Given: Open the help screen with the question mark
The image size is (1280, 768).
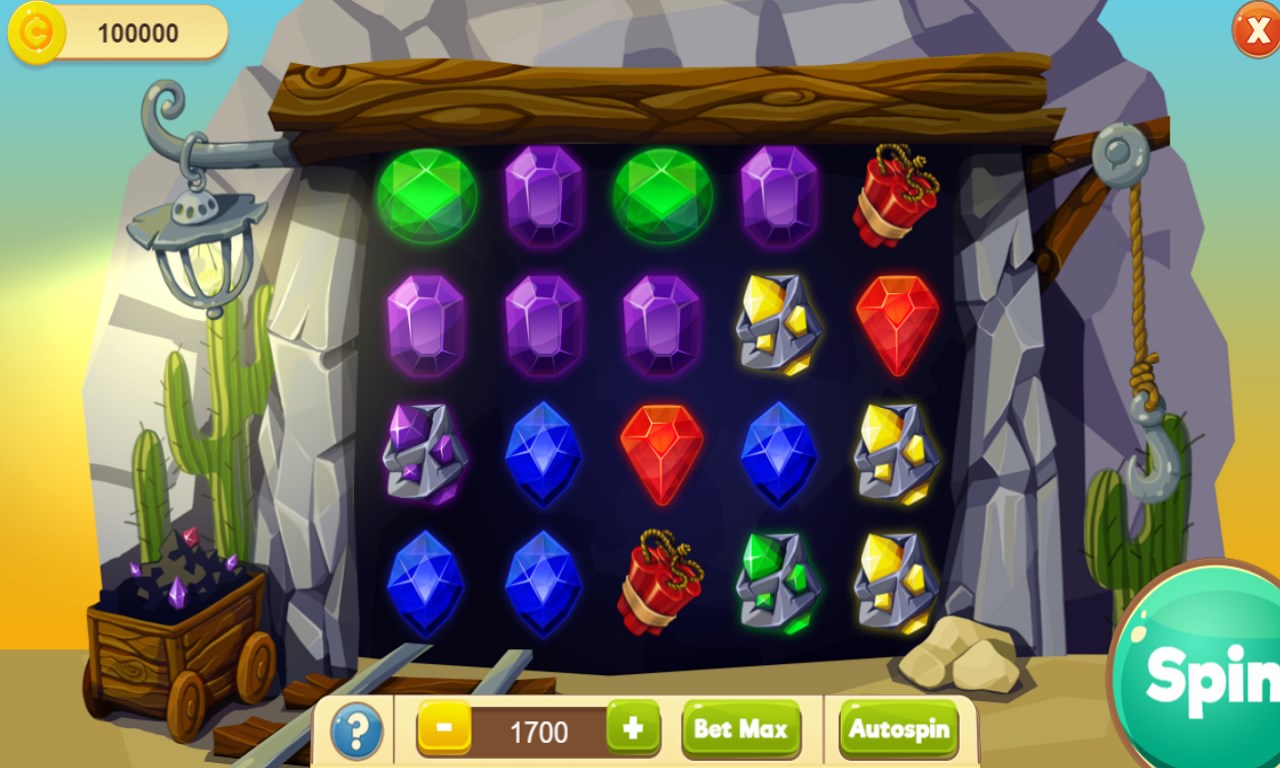Looking at the screenshot, I should pyautogui.click(x=355, y=730).
